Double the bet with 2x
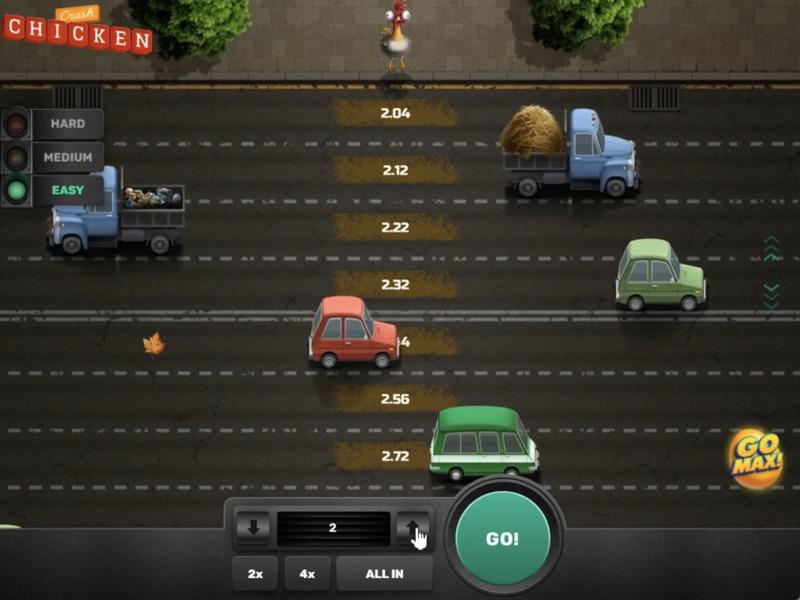The width and height of the screenshot is (800, 600). (x=255, y=574)
